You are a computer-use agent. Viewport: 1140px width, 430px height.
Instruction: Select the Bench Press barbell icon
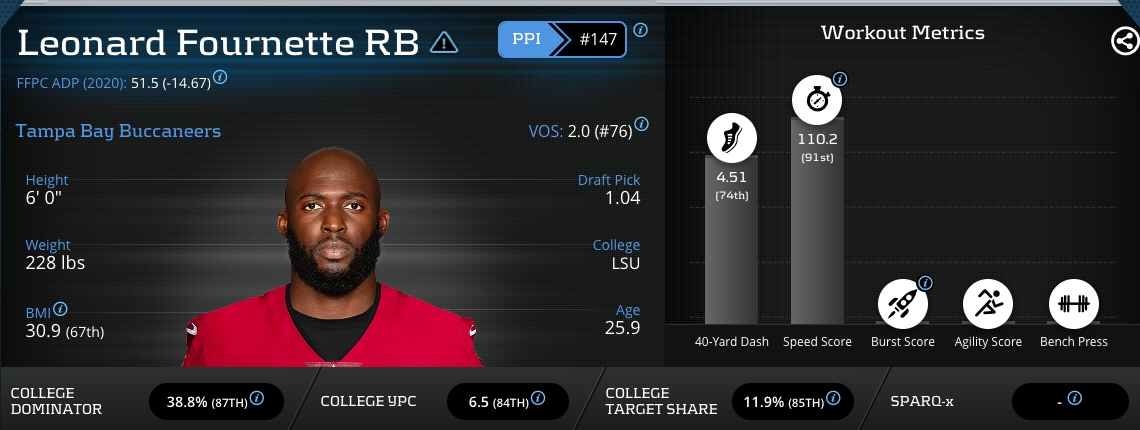coord(1074,301)
